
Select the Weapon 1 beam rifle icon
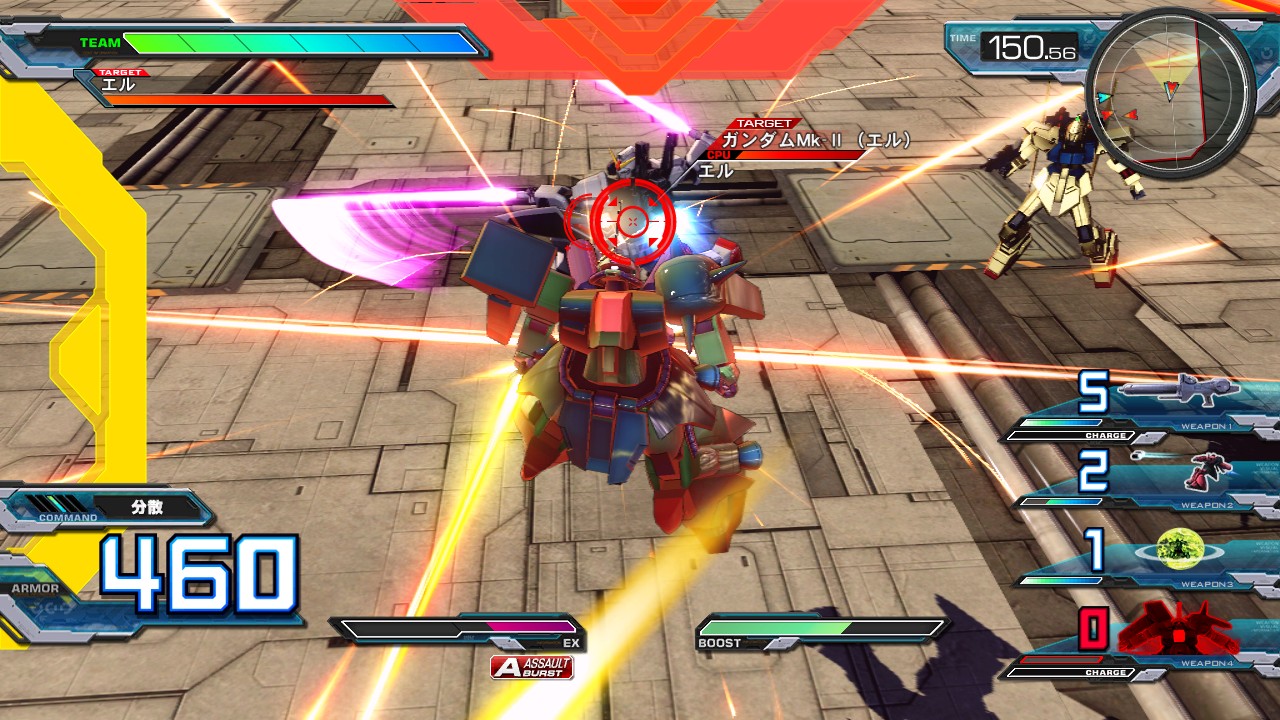click(x=1178, y=391)
